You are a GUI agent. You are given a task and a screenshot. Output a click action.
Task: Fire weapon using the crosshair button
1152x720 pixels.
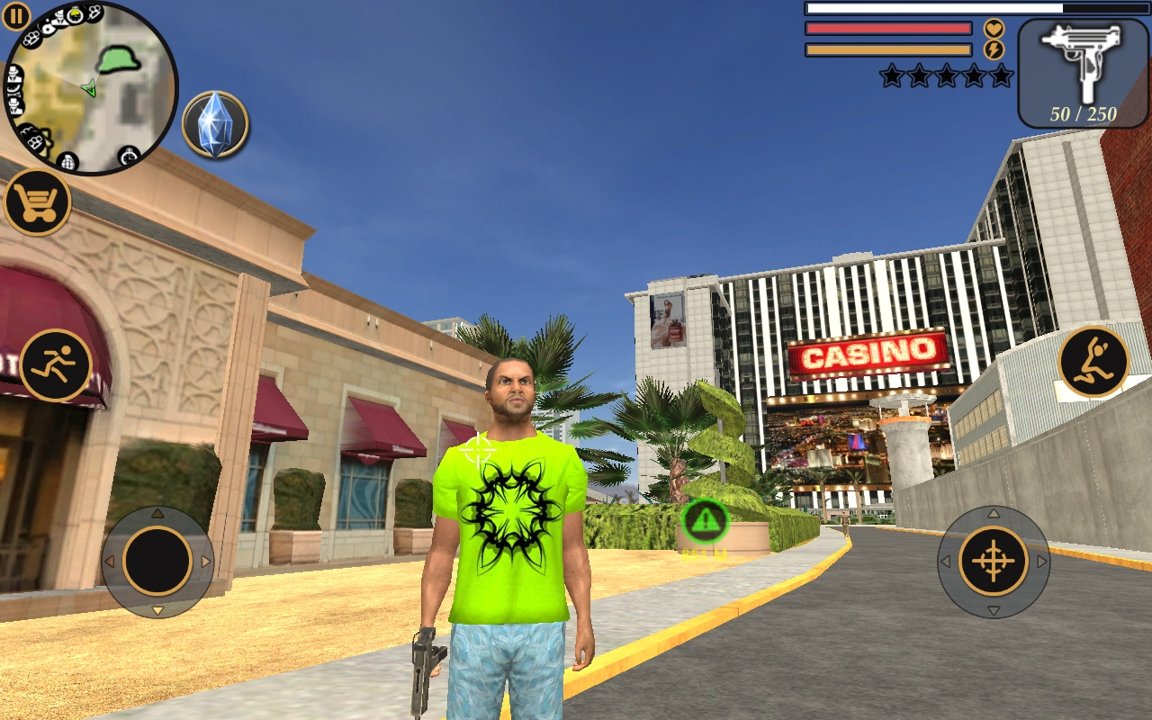(993, 561)
